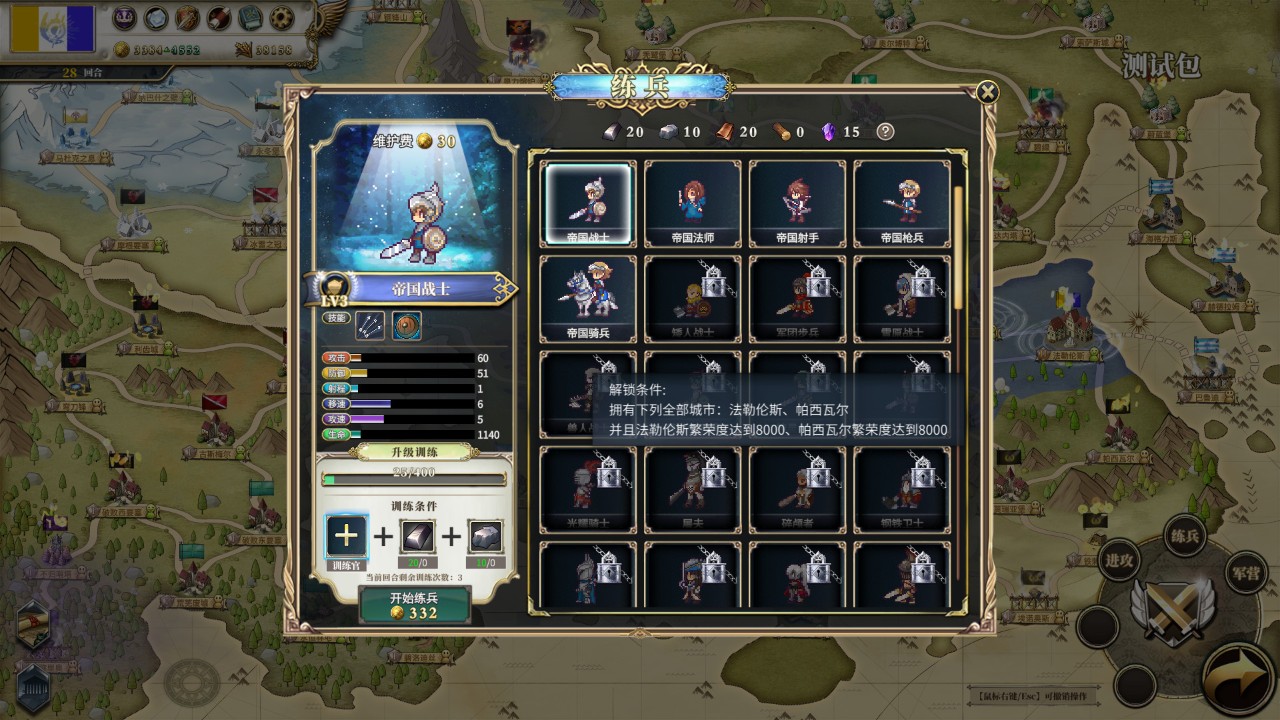The height and width of the screenshot is (720, 1280).
Task: Close the 练兵 training window
Action: point(987,93)
